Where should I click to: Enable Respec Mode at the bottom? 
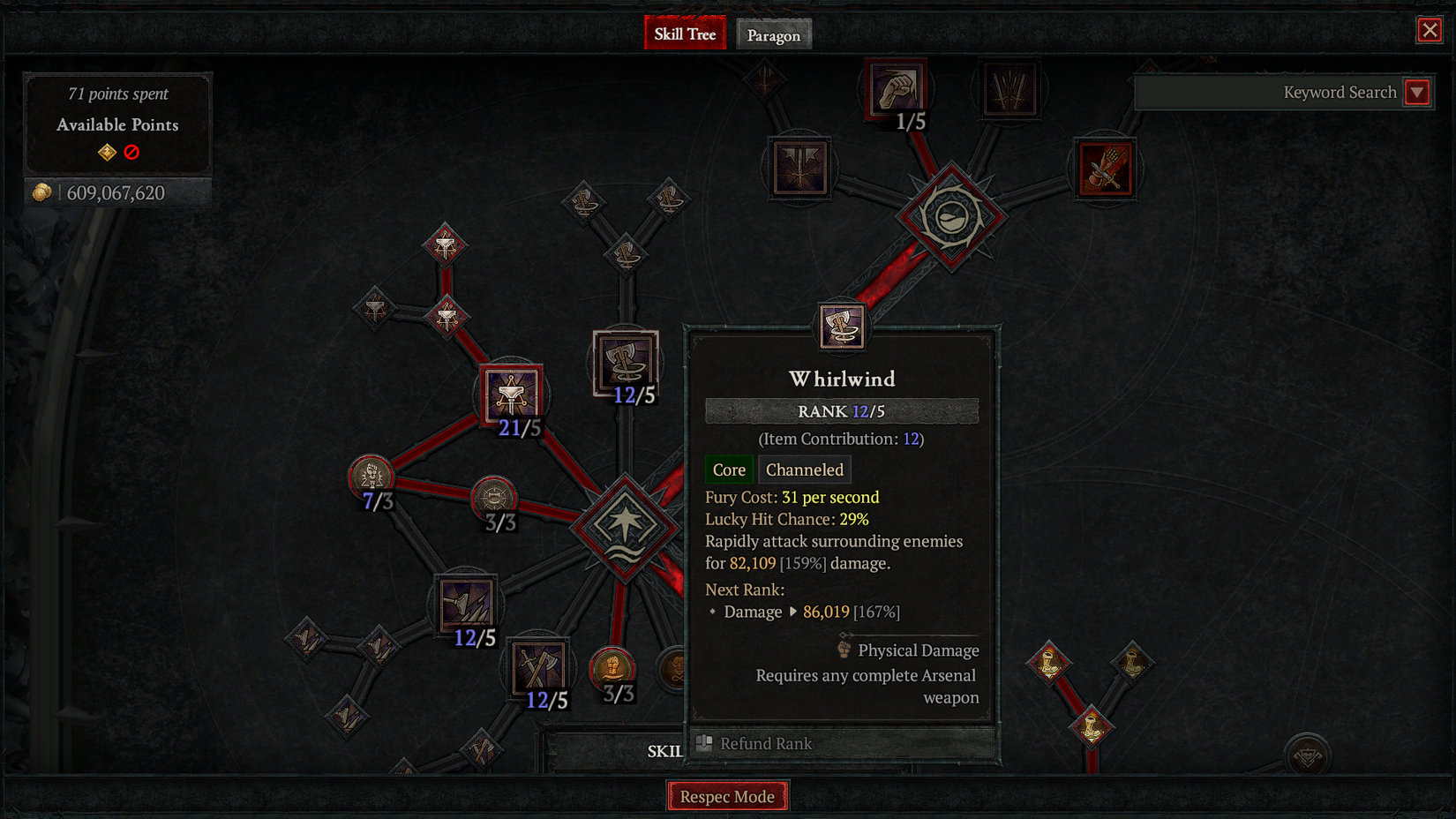(727, 795)
